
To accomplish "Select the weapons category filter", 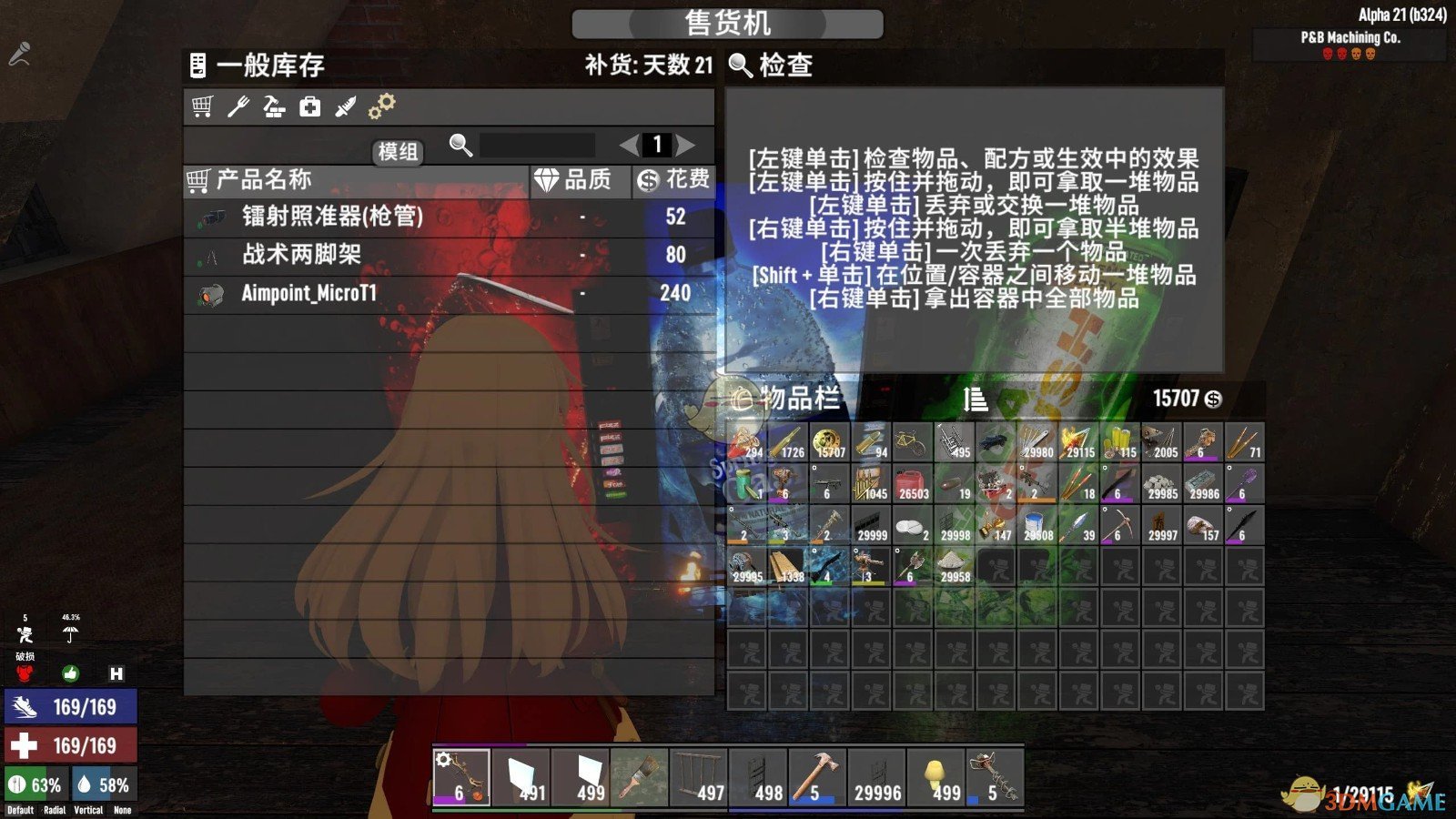I will [347, 107].
